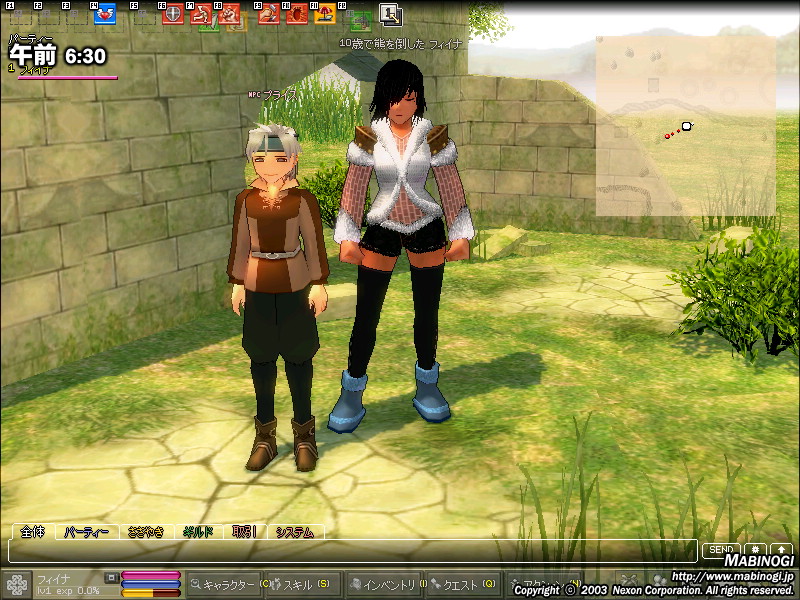Select the ささやき whisper chat tab

[143, 532]
